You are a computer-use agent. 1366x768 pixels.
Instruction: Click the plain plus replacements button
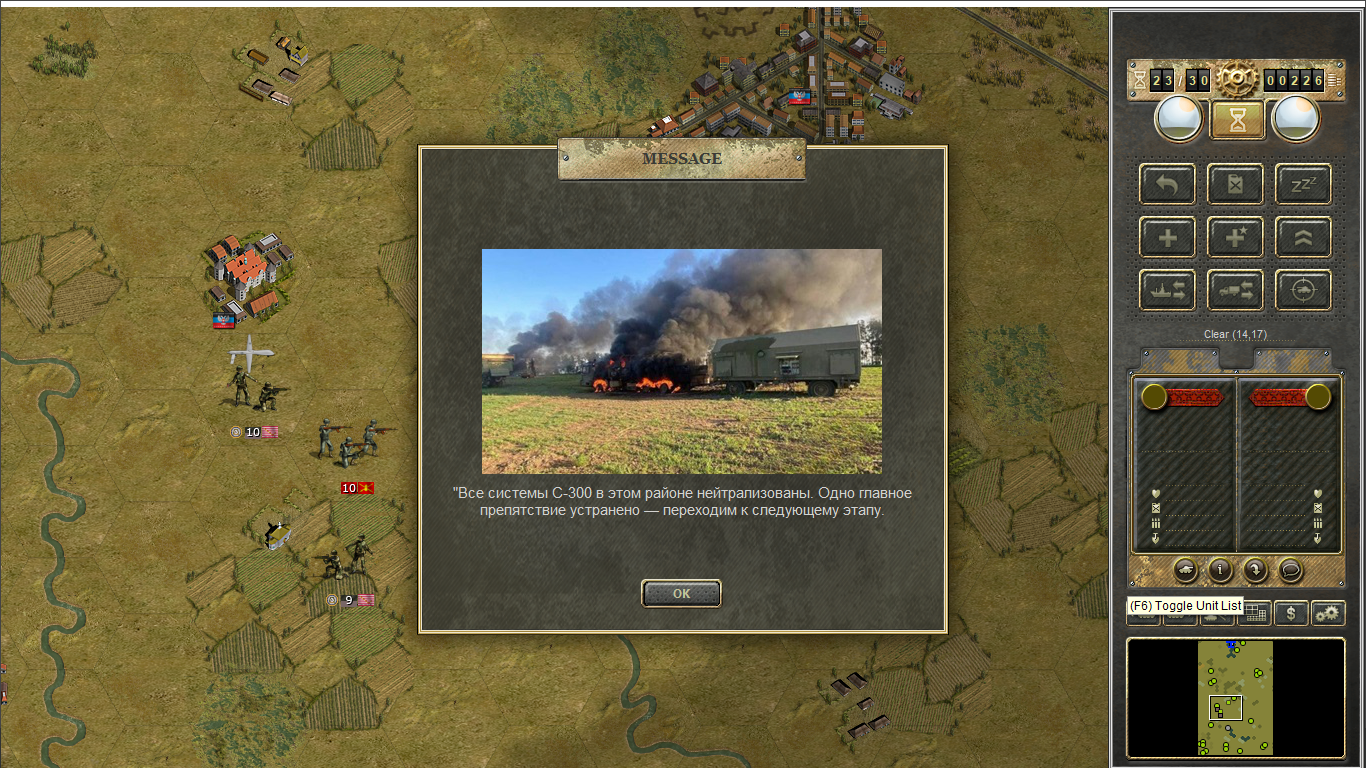pos(1167,238)
